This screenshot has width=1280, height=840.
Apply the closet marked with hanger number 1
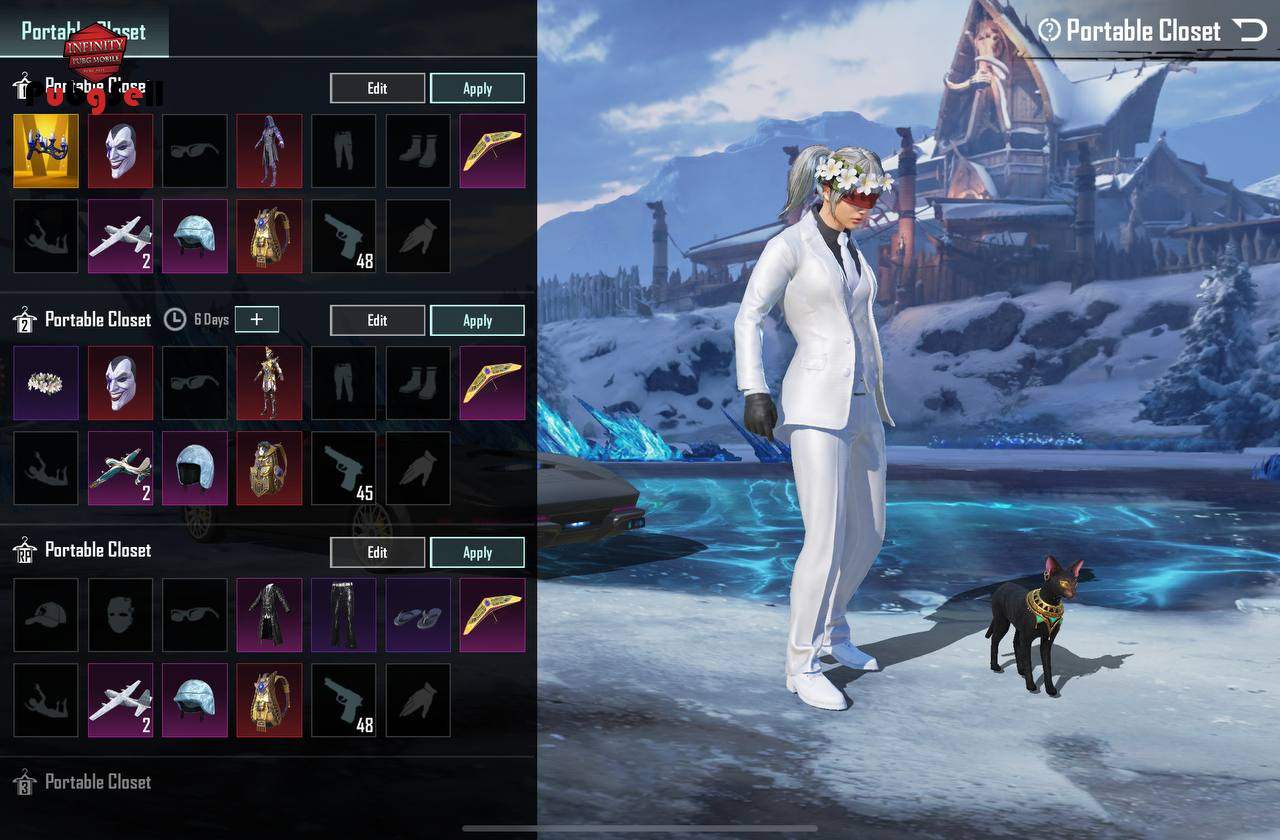[x=477, y=88]
